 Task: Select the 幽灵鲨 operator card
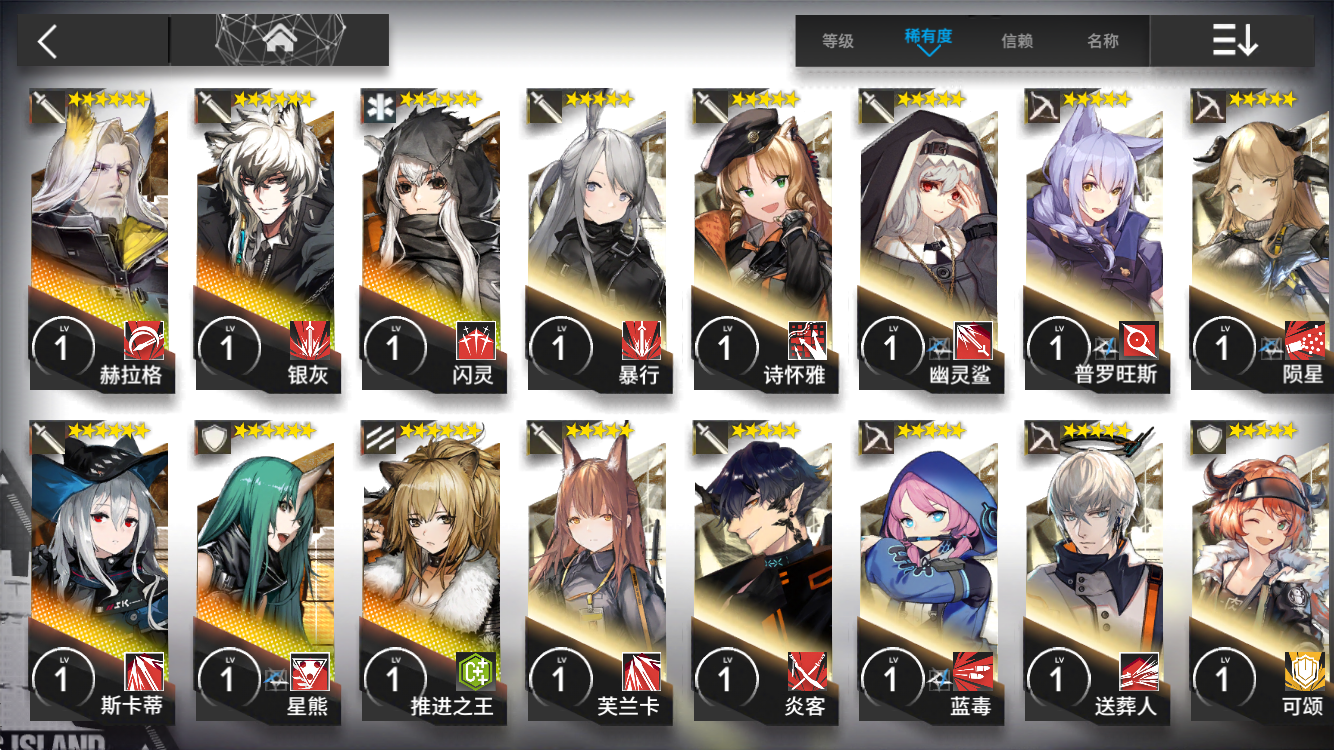(930, 240)
